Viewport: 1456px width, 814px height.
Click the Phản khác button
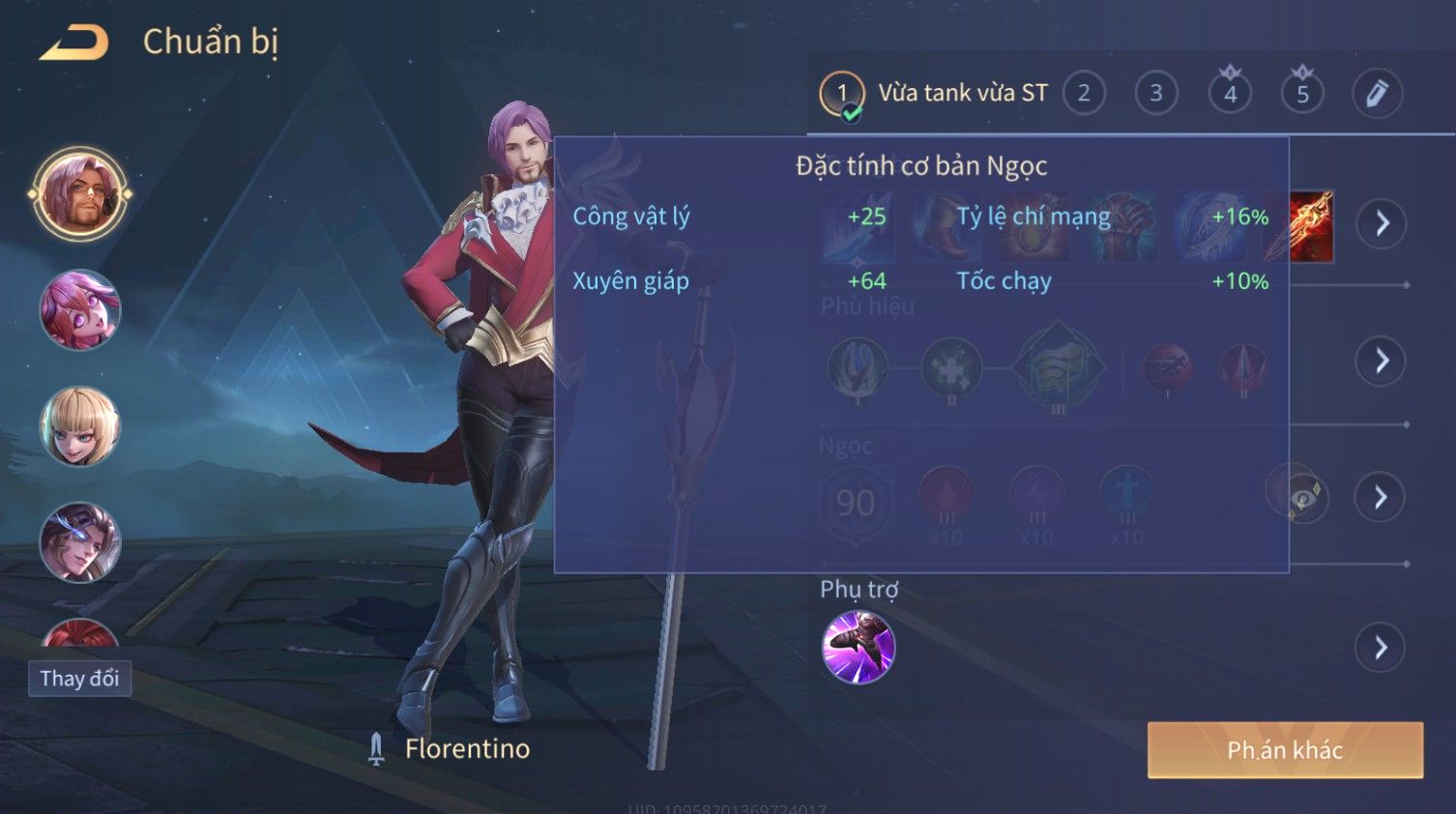[x=1284, y=750]
